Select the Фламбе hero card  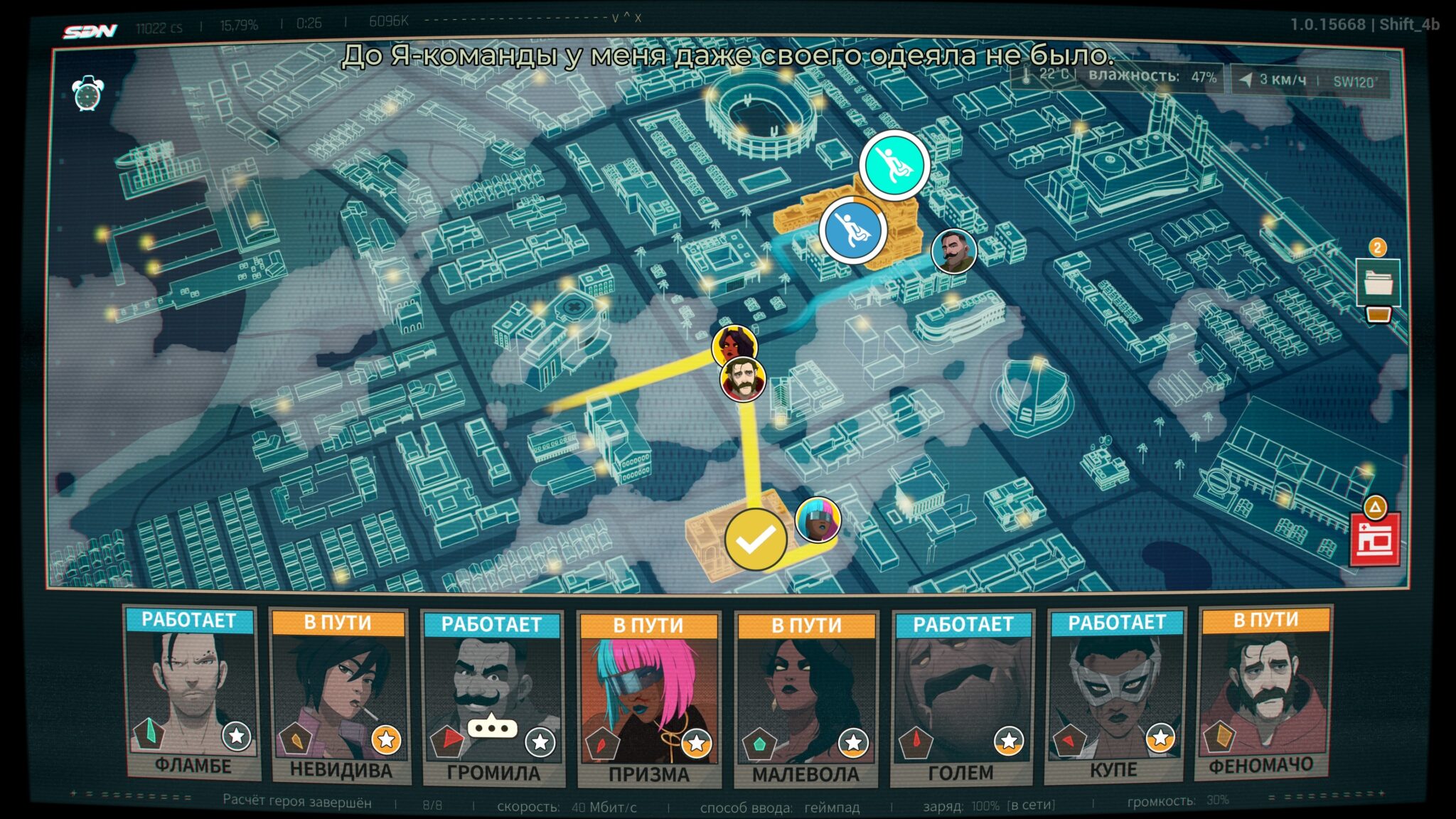tap(191, 693)
